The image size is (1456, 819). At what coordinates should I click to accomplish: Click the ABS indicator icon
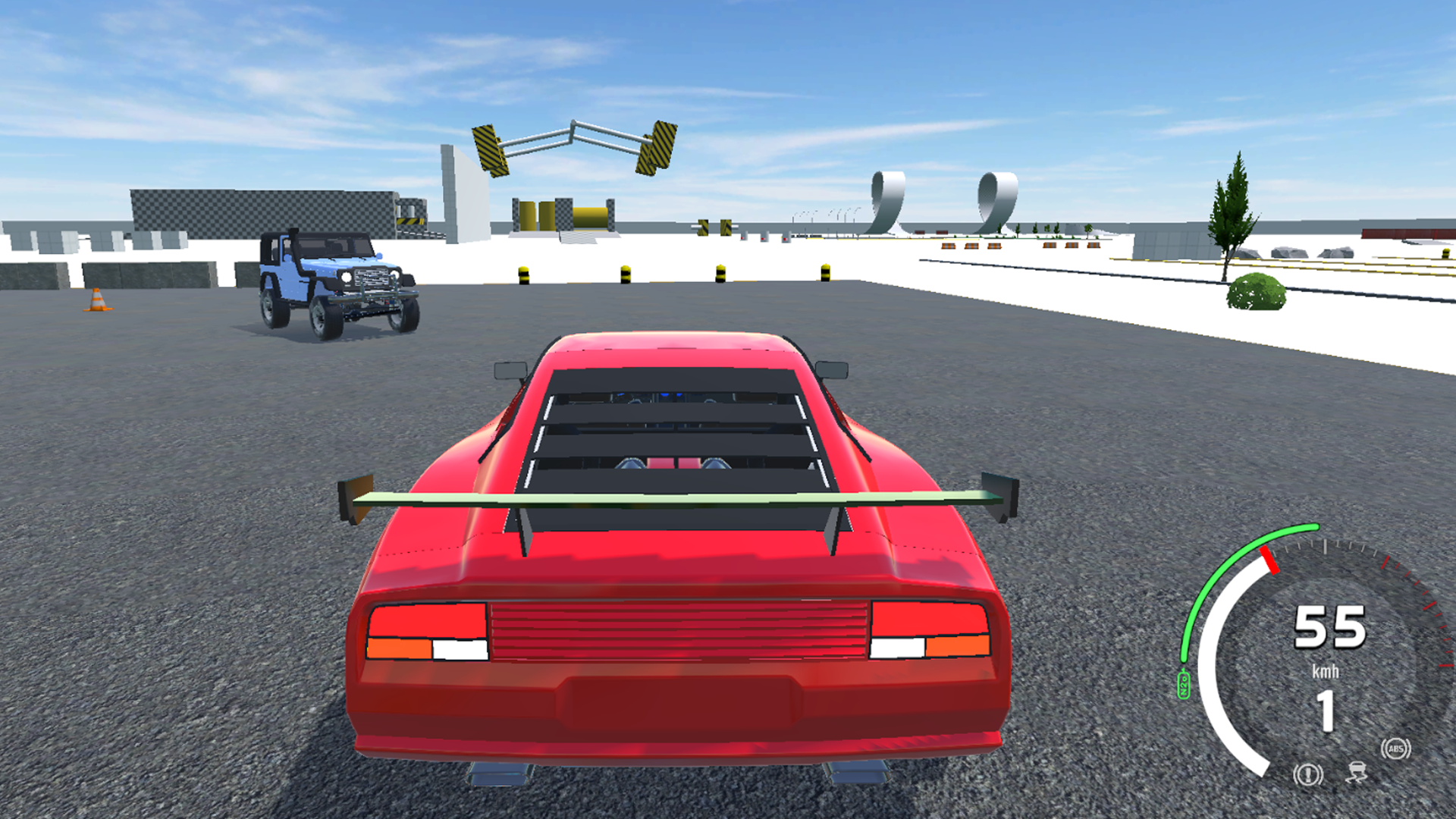(x=1396, y=748)
